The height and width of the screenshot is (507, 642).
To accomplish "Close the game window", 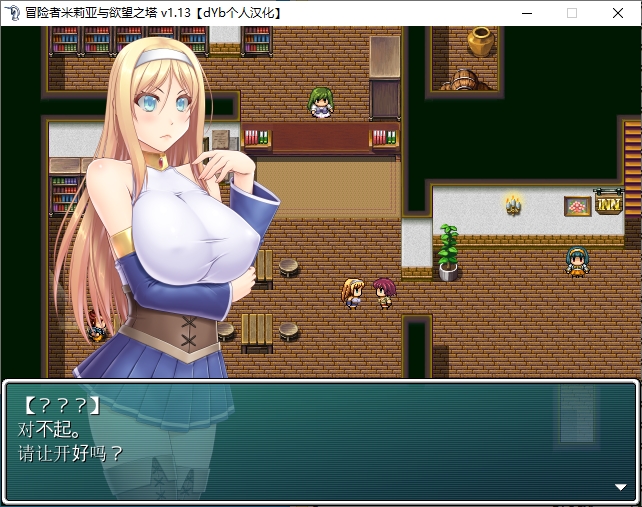I will [x=617, y=13].
